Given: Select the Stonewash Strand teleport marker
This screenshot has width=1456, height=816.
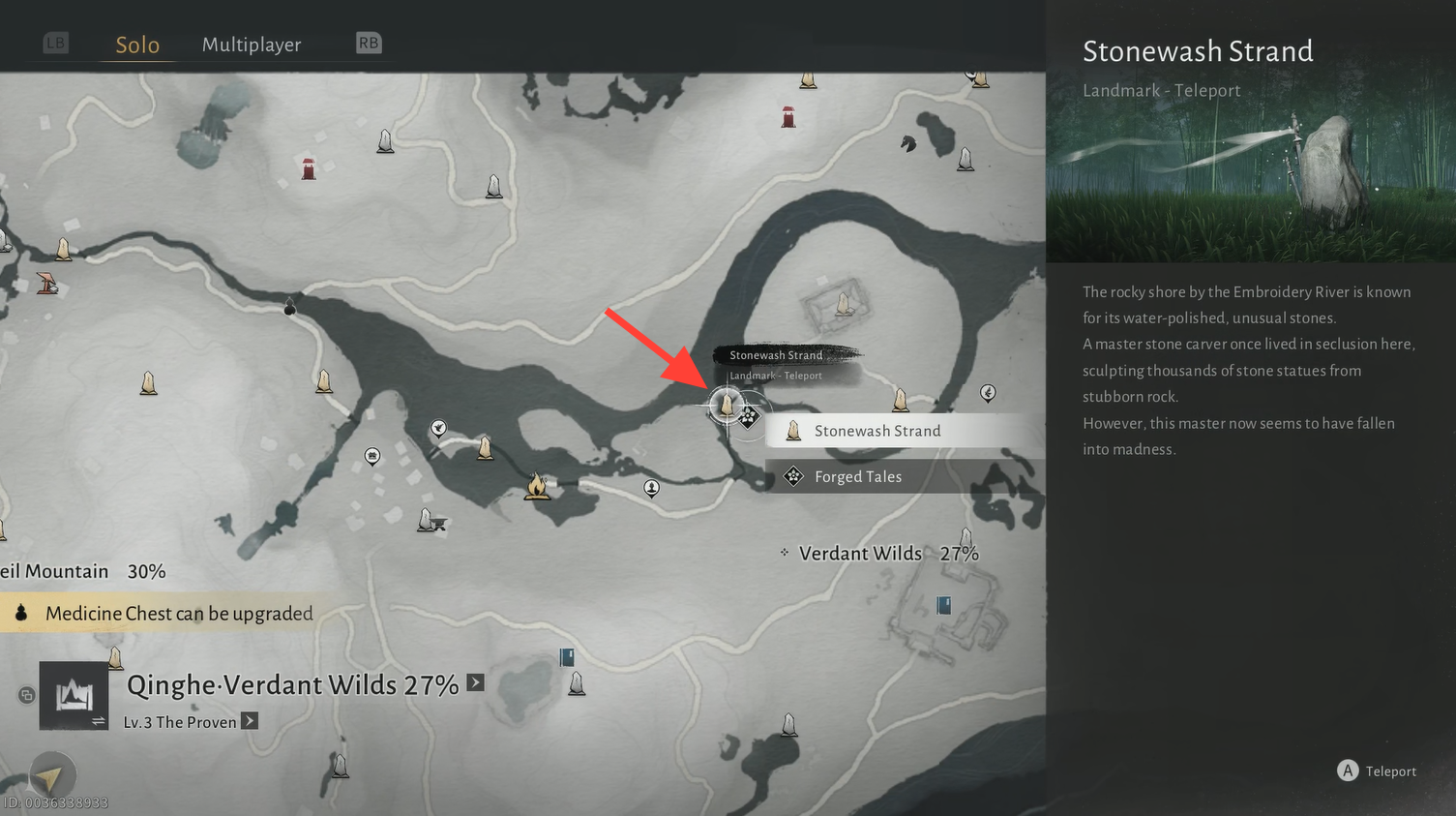Looking at the screenshot, I should coord(727,404).
